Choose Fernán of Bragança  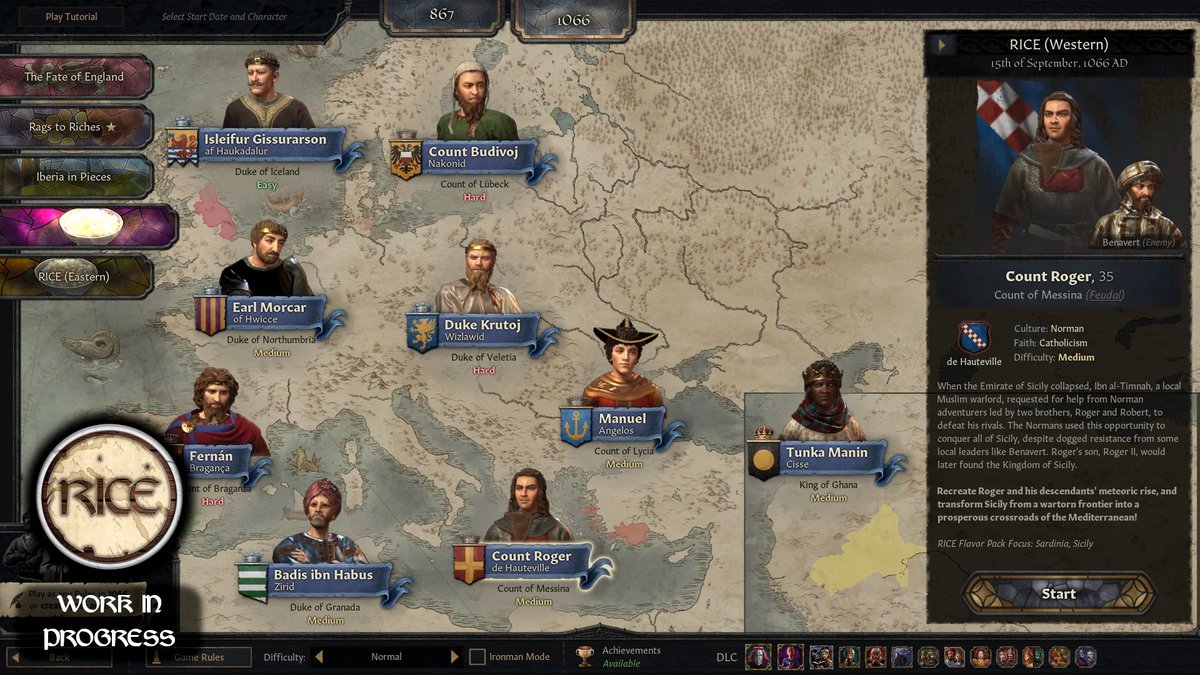click(x=212, y=454)
